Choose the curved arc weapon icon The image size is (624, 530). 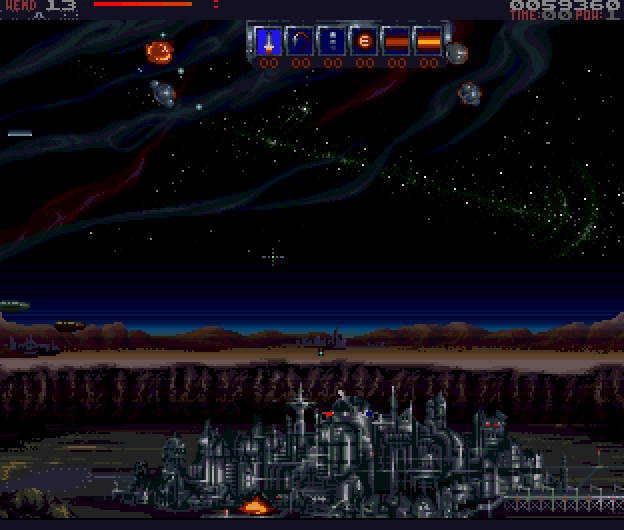point(300,42)
